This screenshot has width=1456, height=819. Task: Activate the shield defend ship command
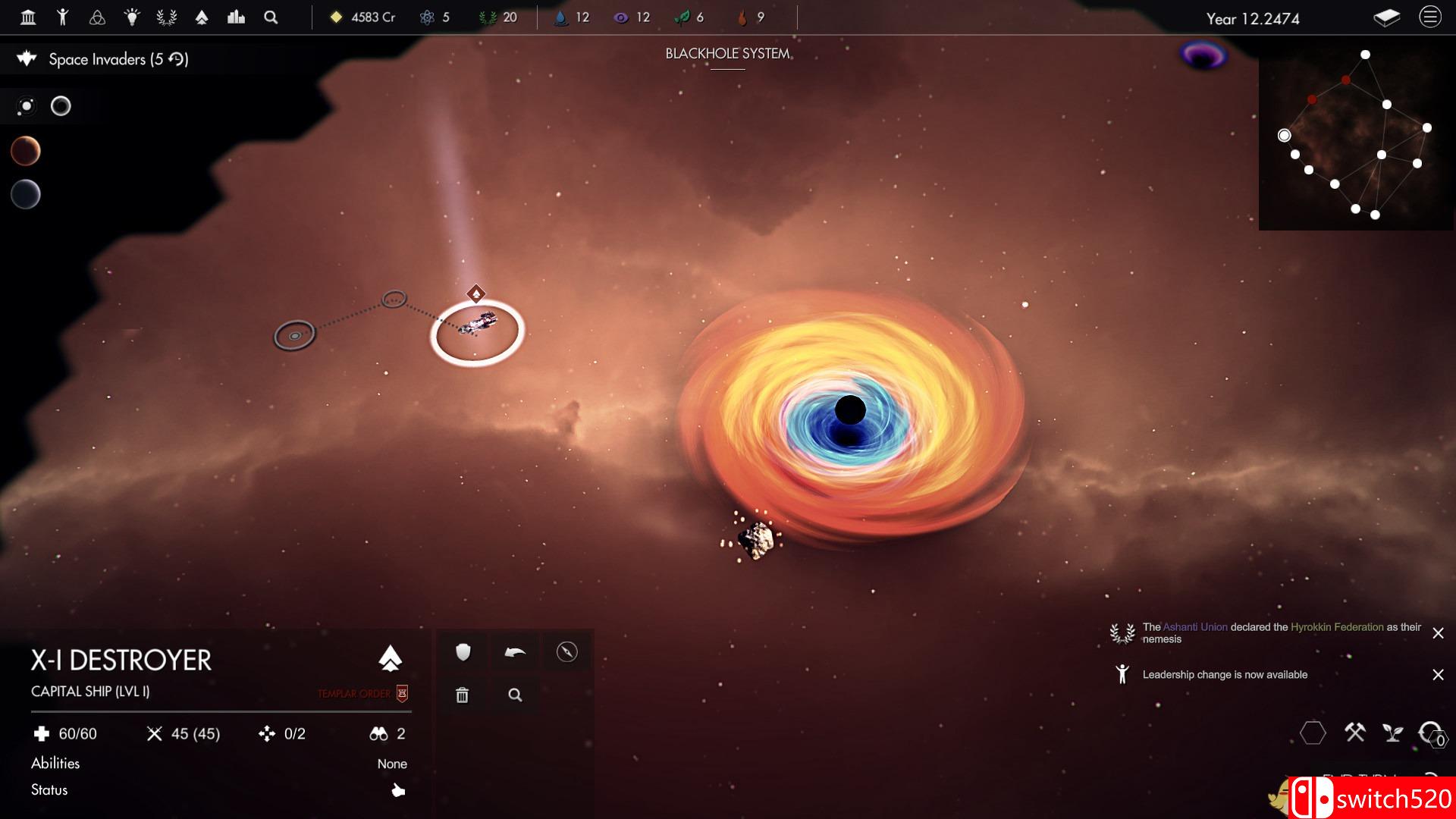(x=463, y=652)
